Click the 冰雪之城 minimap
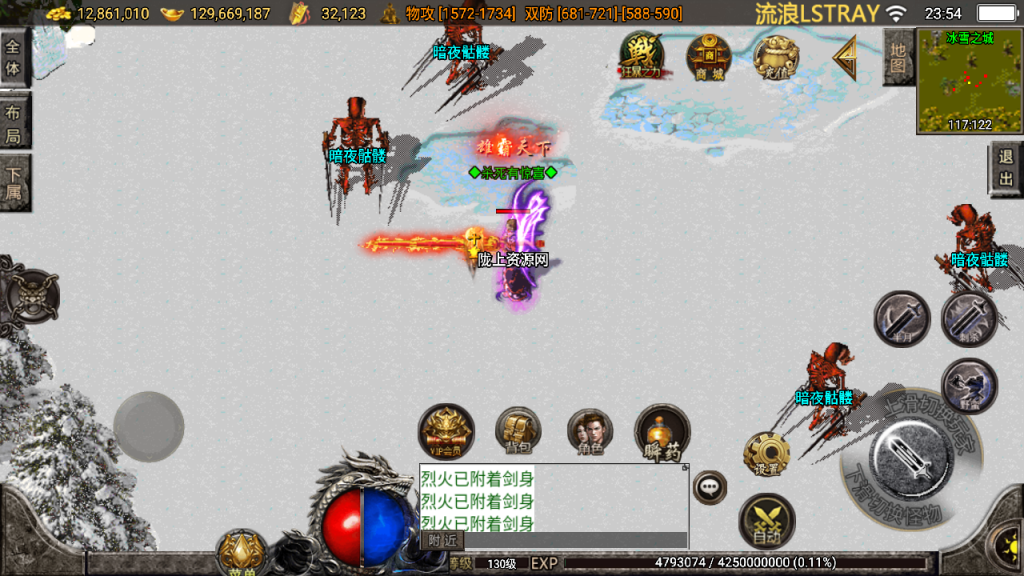The image size is (1024, 576). click(x=969, y=81)
